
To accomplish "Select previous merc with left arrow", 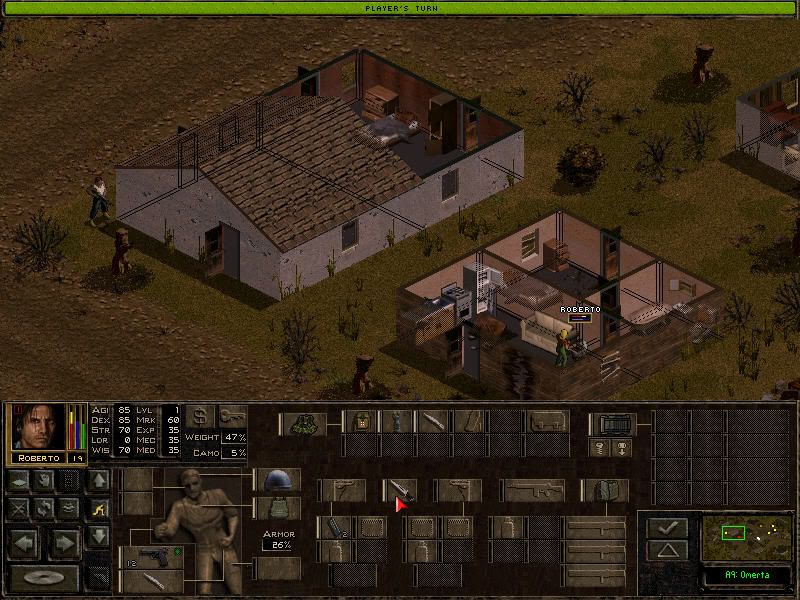I will click(x=22, y=543).
